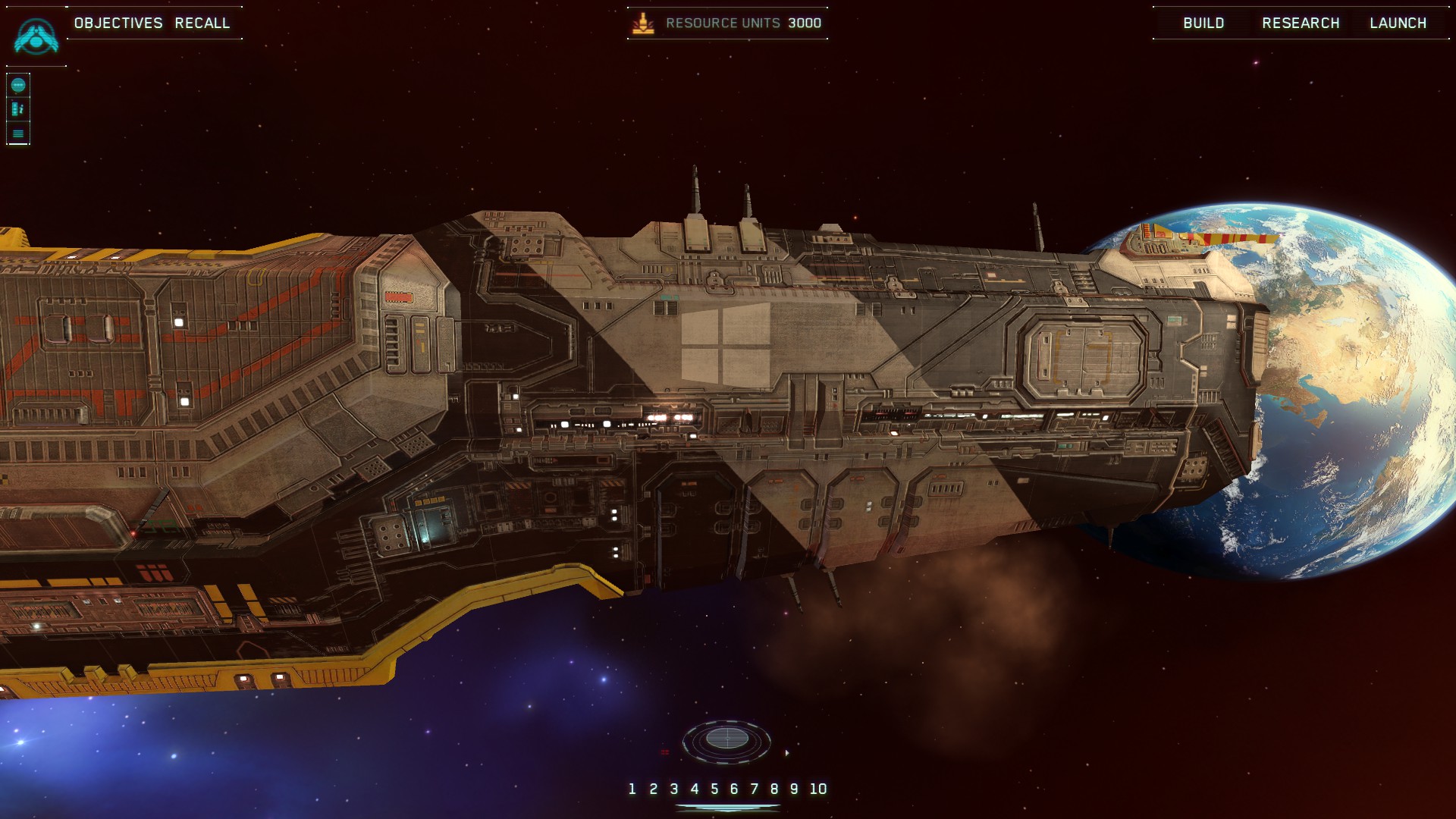
Task: Expand the white arrow right of the compass
Action: pos(788,752)
